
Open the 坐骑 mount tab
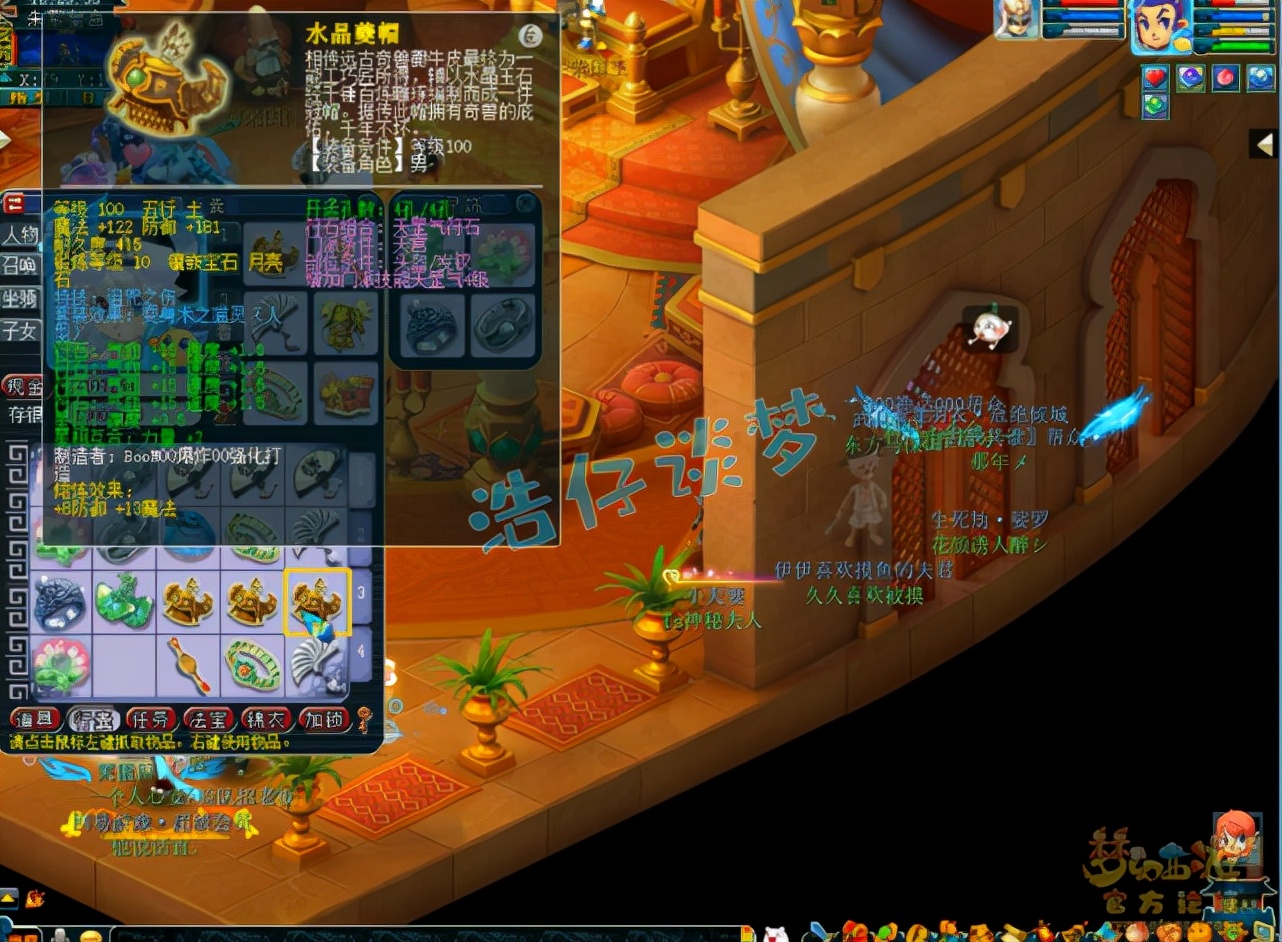point(20,298)
